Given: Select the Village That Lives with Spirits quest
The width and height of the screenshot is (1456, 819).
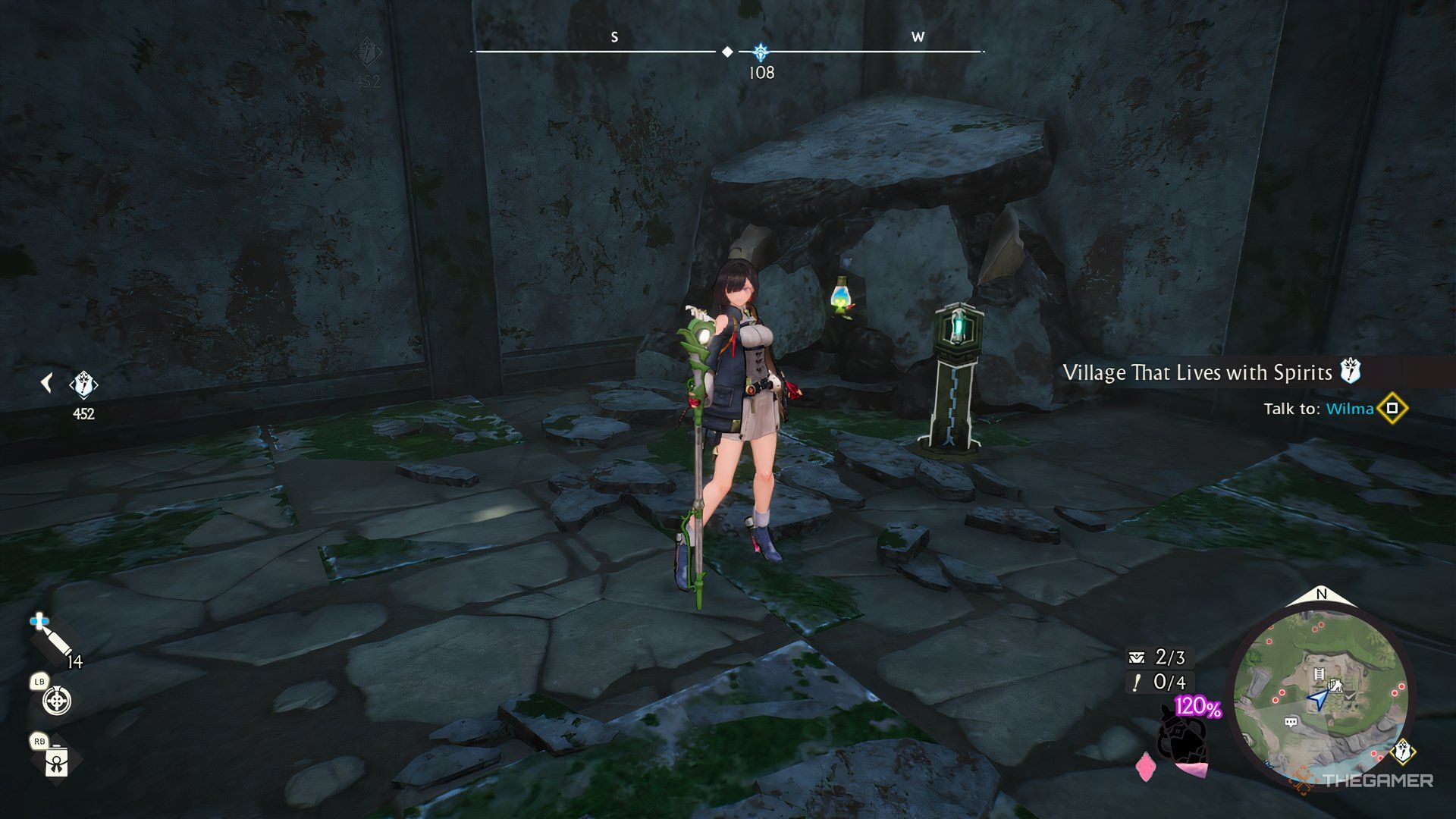Looking at the screenshot, I should coord(1197,372).
